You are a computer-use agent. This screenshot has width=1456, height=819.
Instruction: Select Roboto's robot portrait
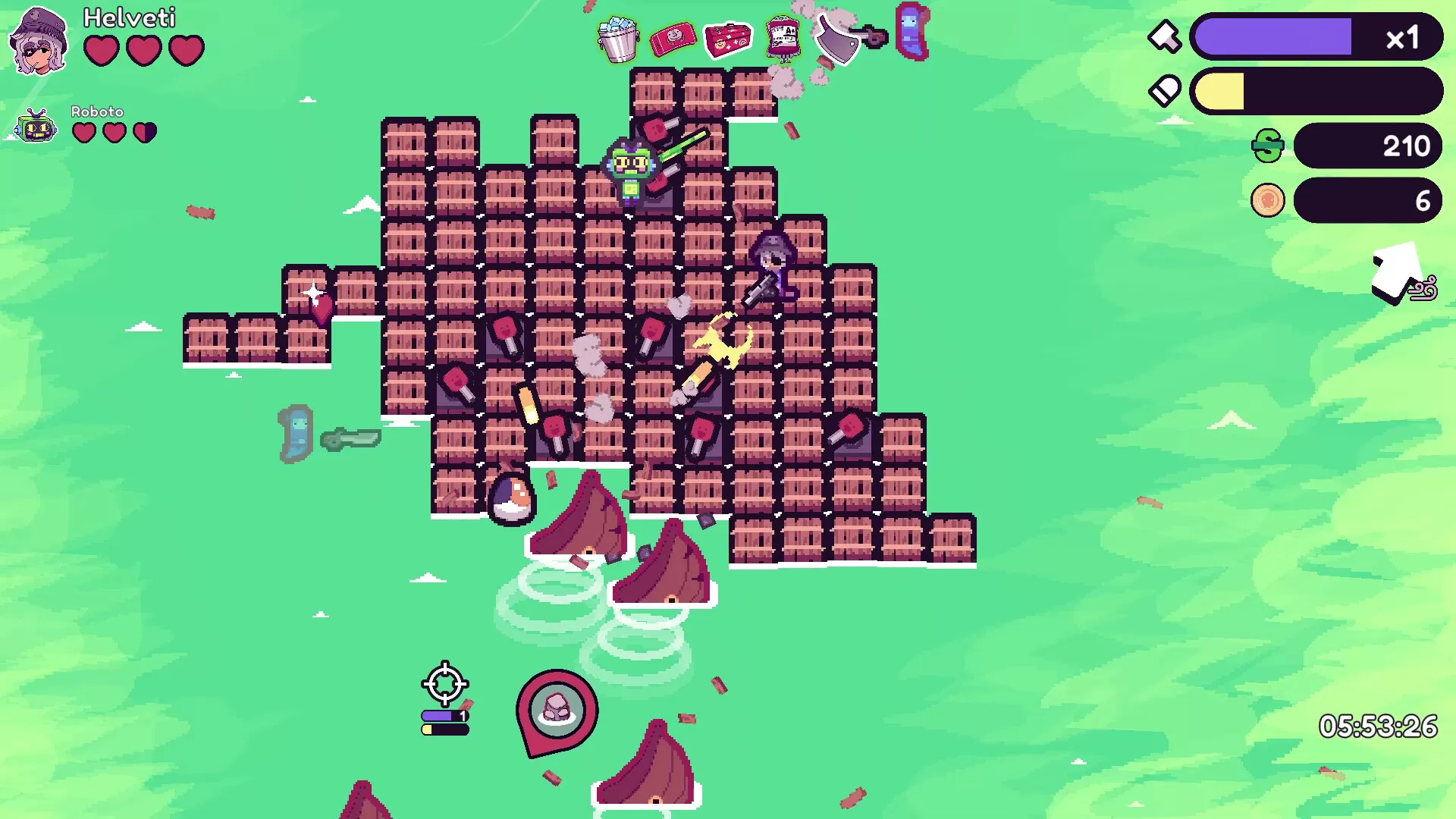[36, 127]
